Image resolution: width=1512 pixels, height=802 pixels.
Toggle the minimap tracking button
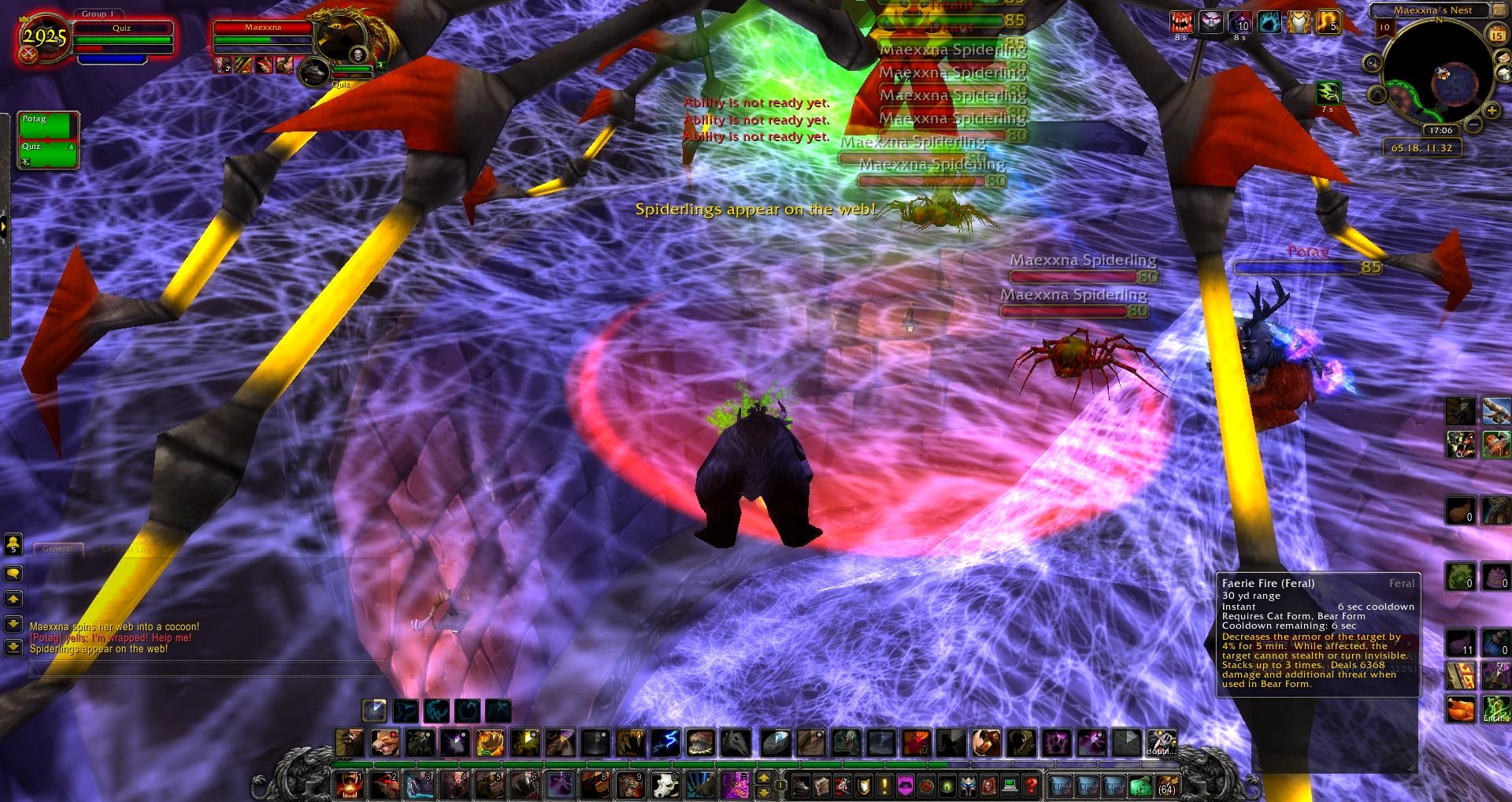[x=1373, y=63]
